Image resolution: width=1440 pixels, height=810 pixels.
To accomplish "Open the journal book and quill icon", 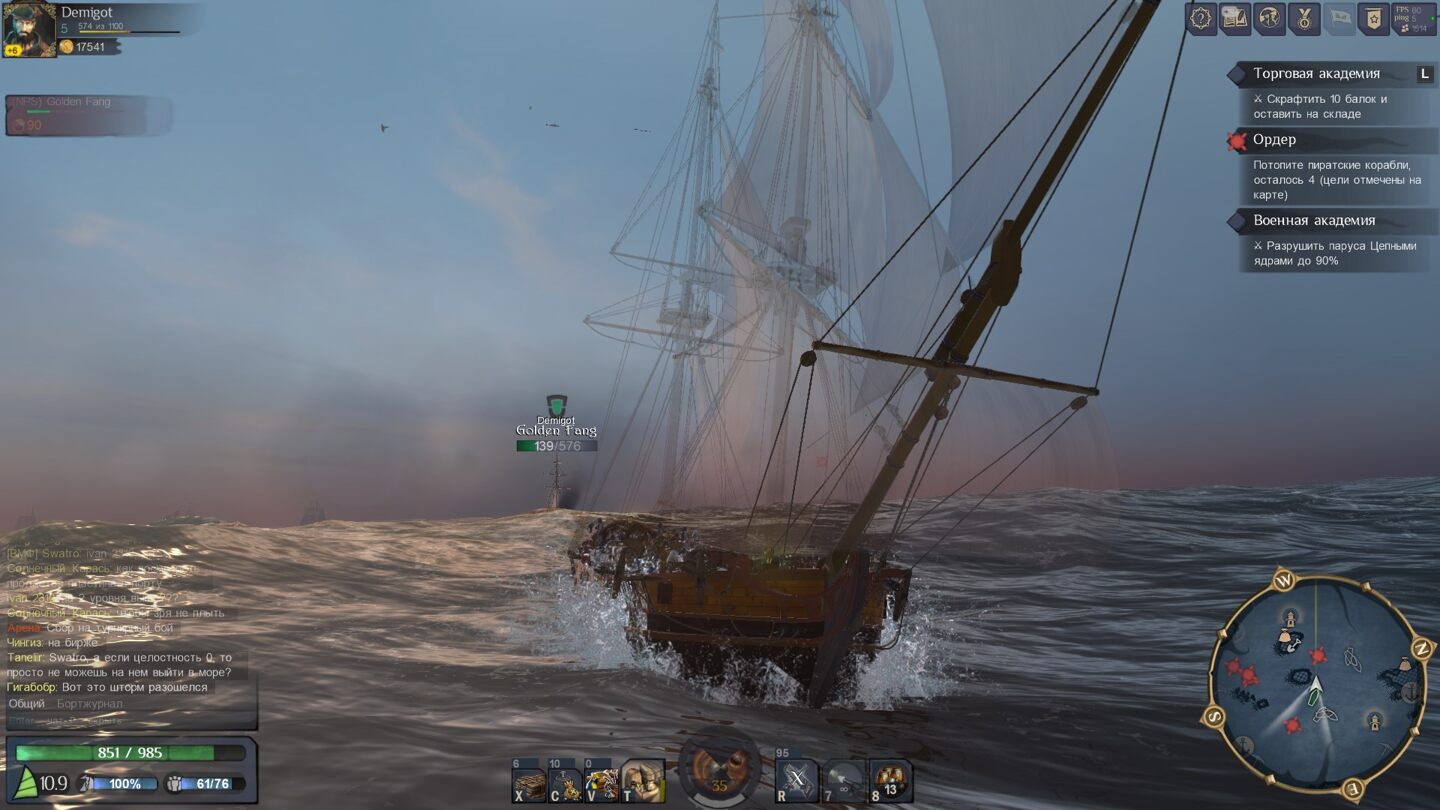I will tap(1235, 18).
